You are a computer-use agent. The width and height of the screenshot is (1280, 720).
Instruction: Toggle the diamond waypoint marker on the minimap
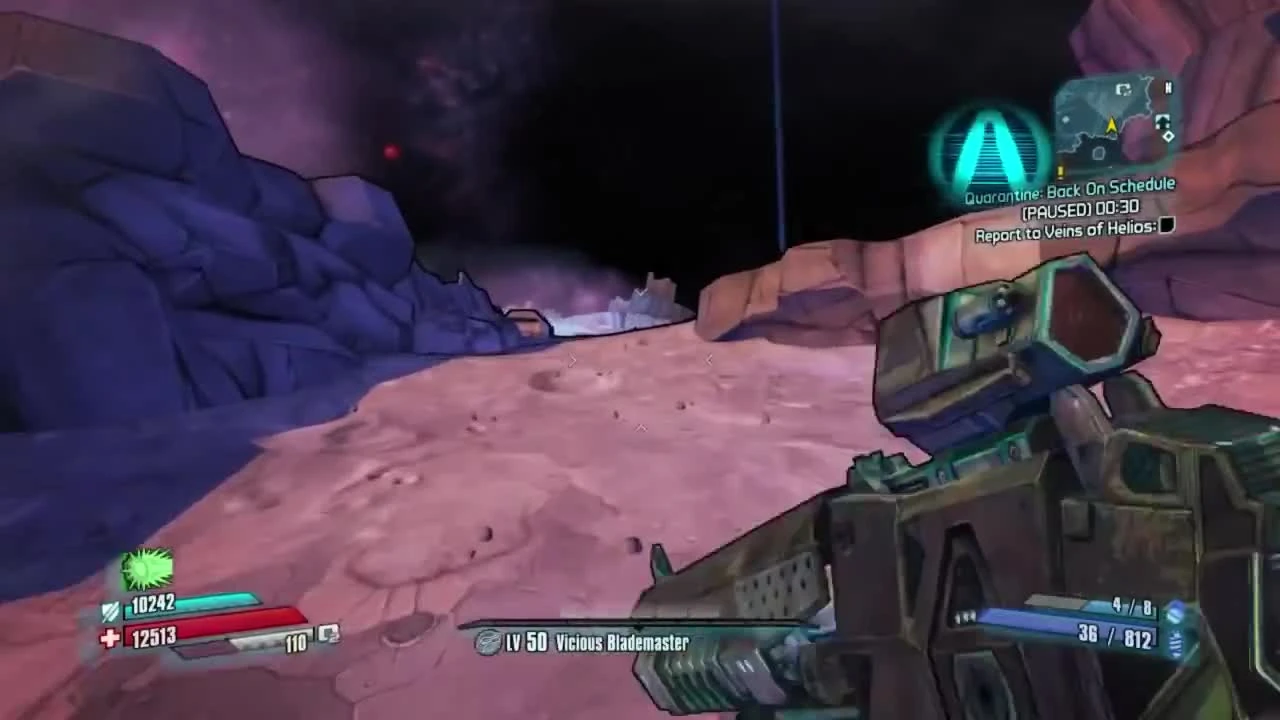point(1169,137)
